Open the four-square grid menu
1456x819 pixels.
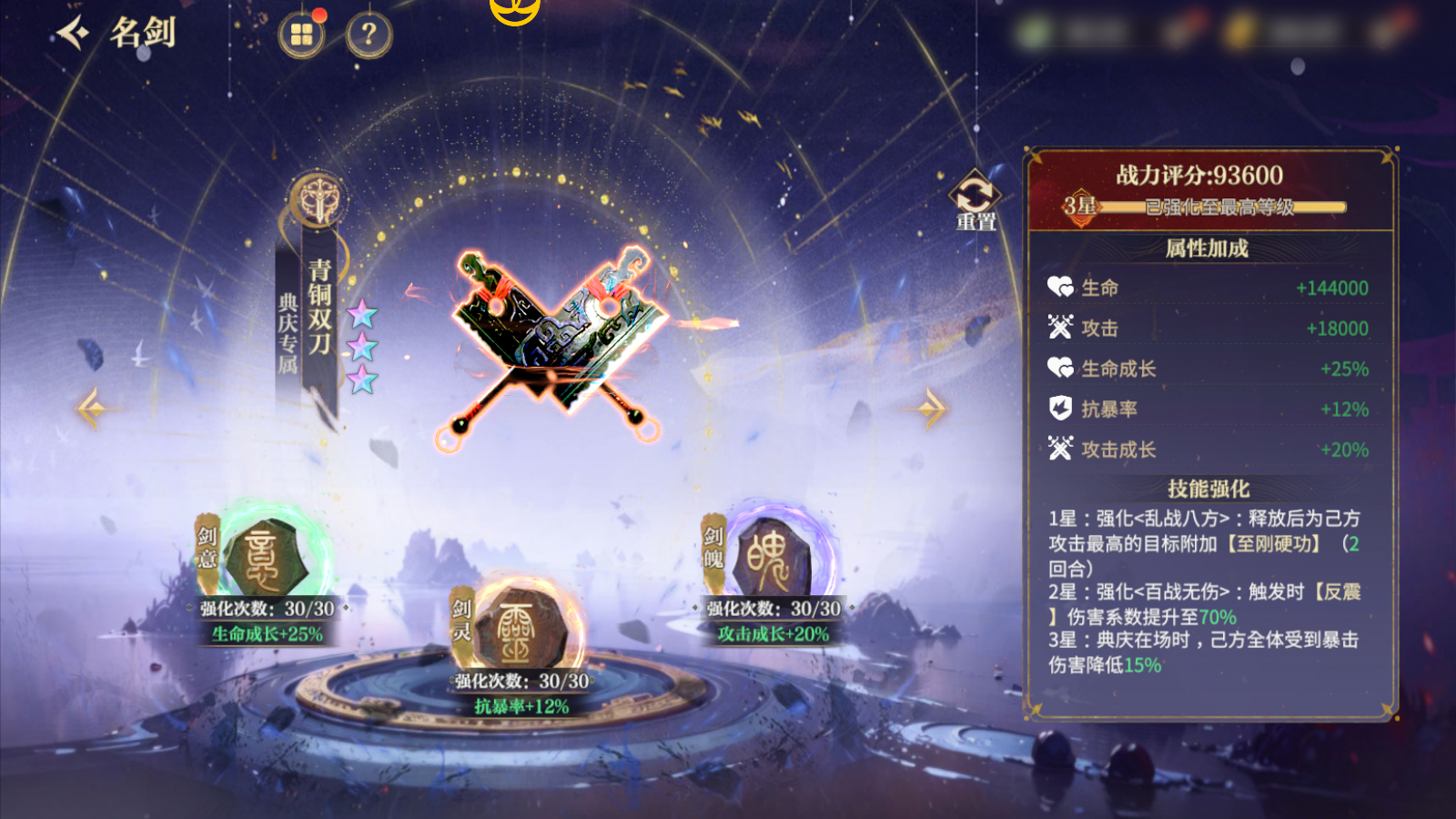point(301,35)
